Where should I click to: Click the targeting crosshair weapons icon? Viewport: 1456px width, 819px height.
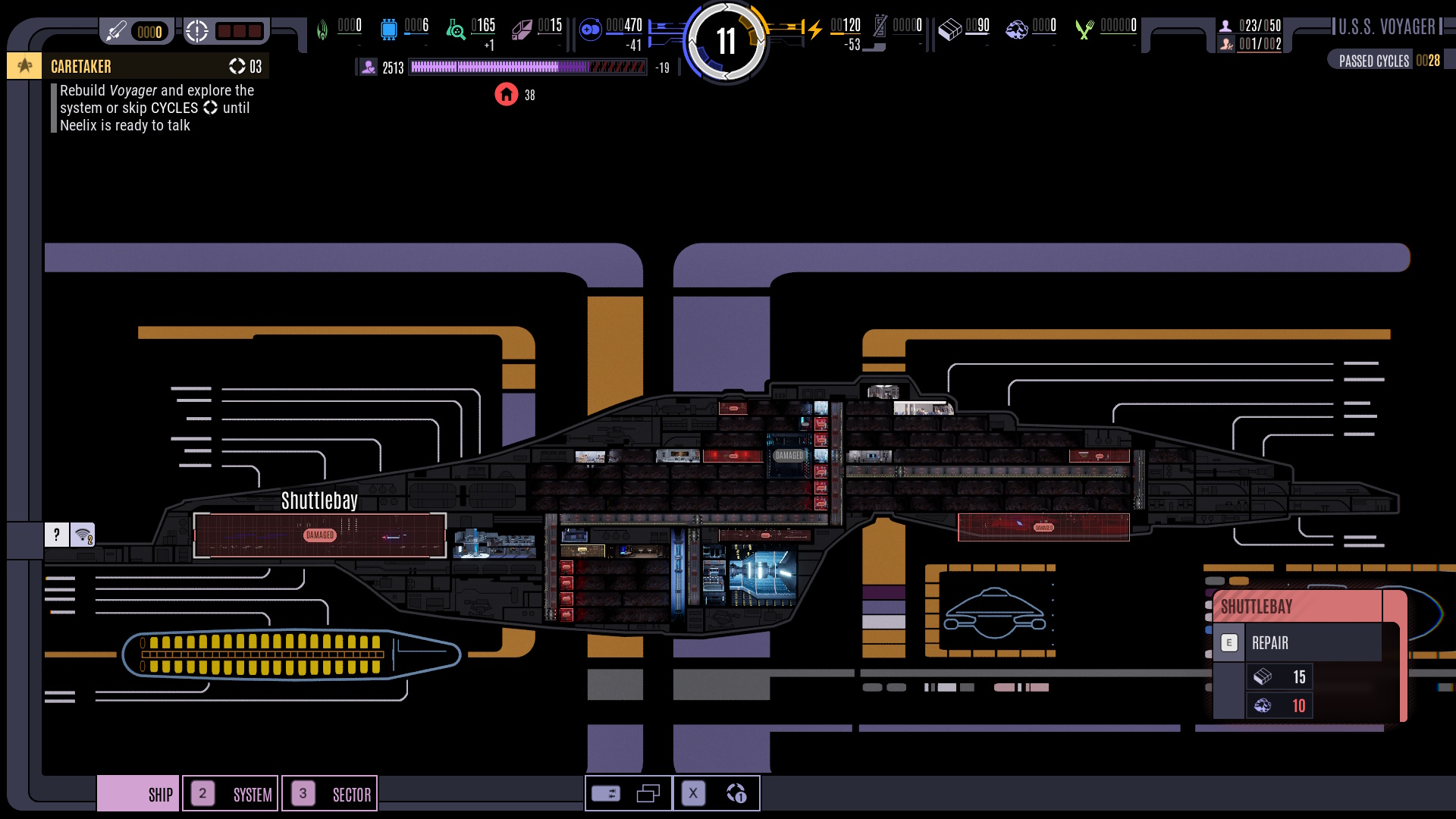tap(197, 31)
